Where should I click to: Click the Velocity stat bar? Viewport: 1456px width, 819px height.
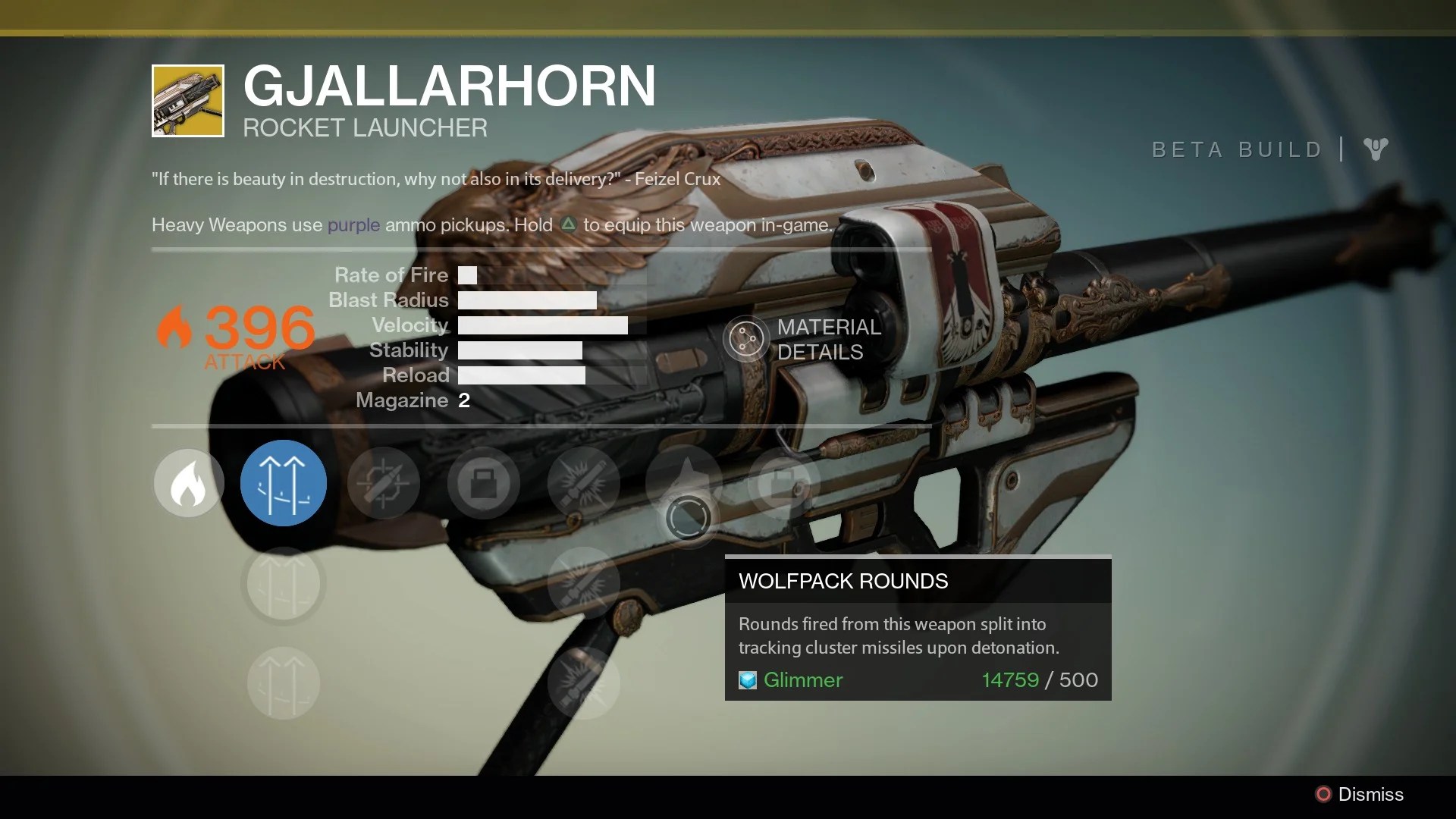(543, 325)
